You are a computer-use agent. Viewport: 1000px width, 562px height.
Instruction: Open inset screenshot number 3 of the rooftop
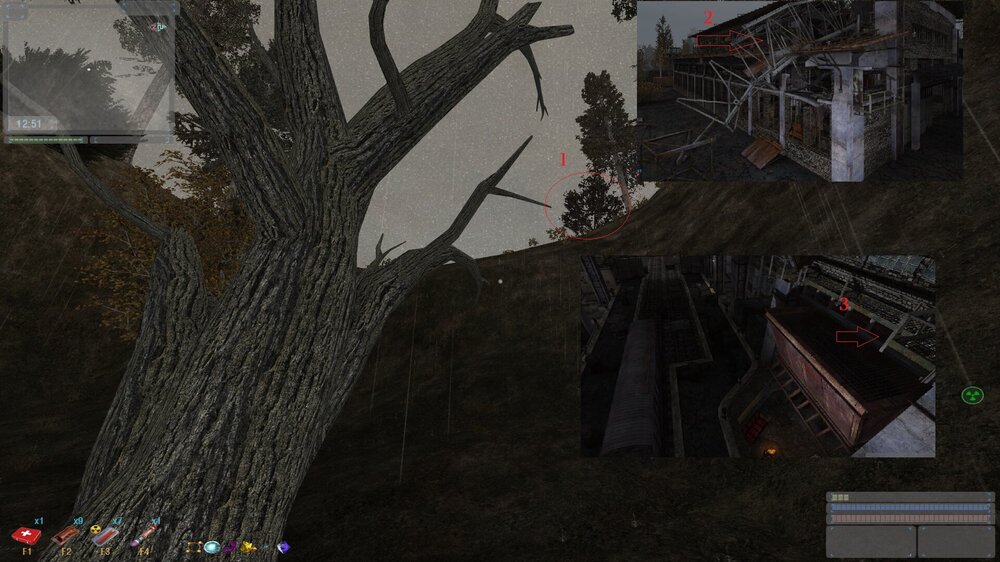[x=758, y=356]
